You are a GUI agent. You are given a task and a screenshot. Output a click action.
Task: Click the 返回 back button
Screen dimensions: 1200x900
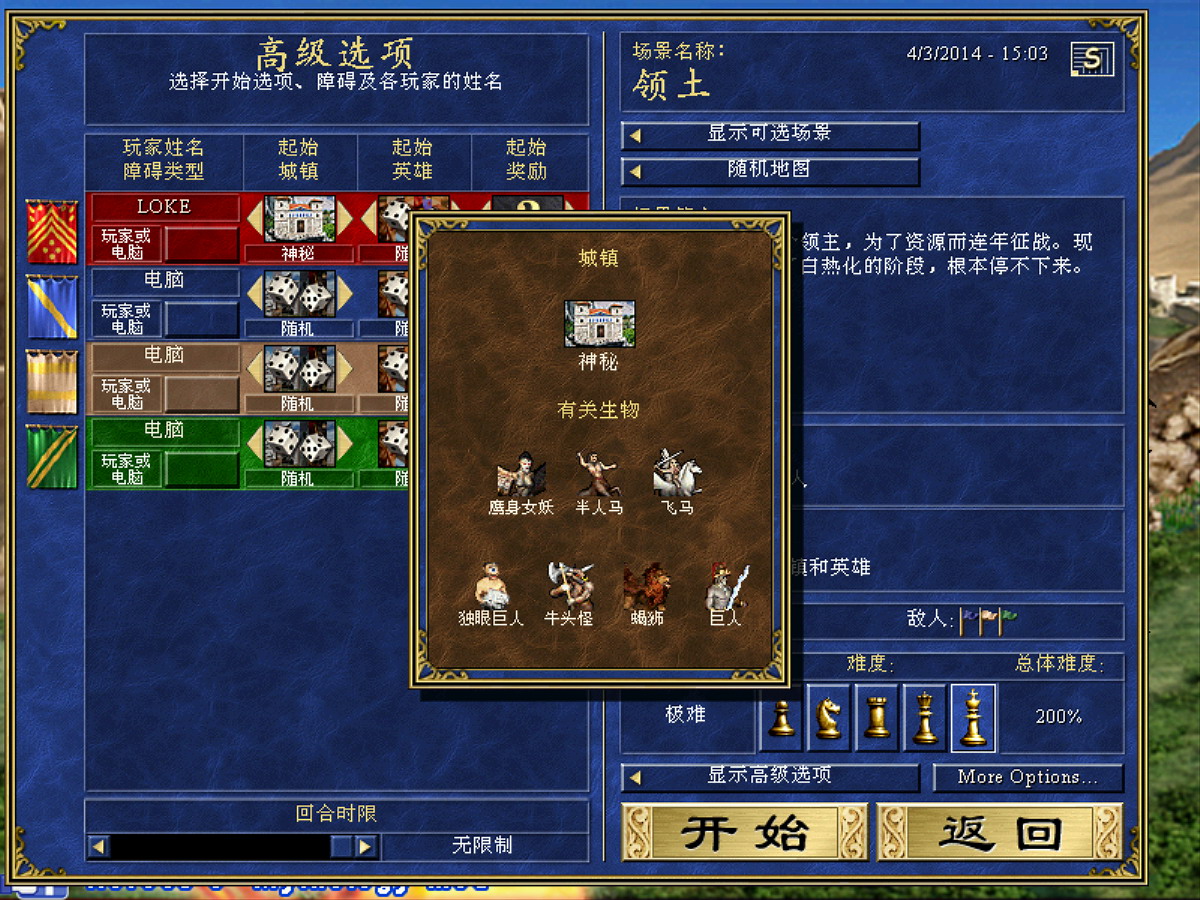click(1000, 832)
